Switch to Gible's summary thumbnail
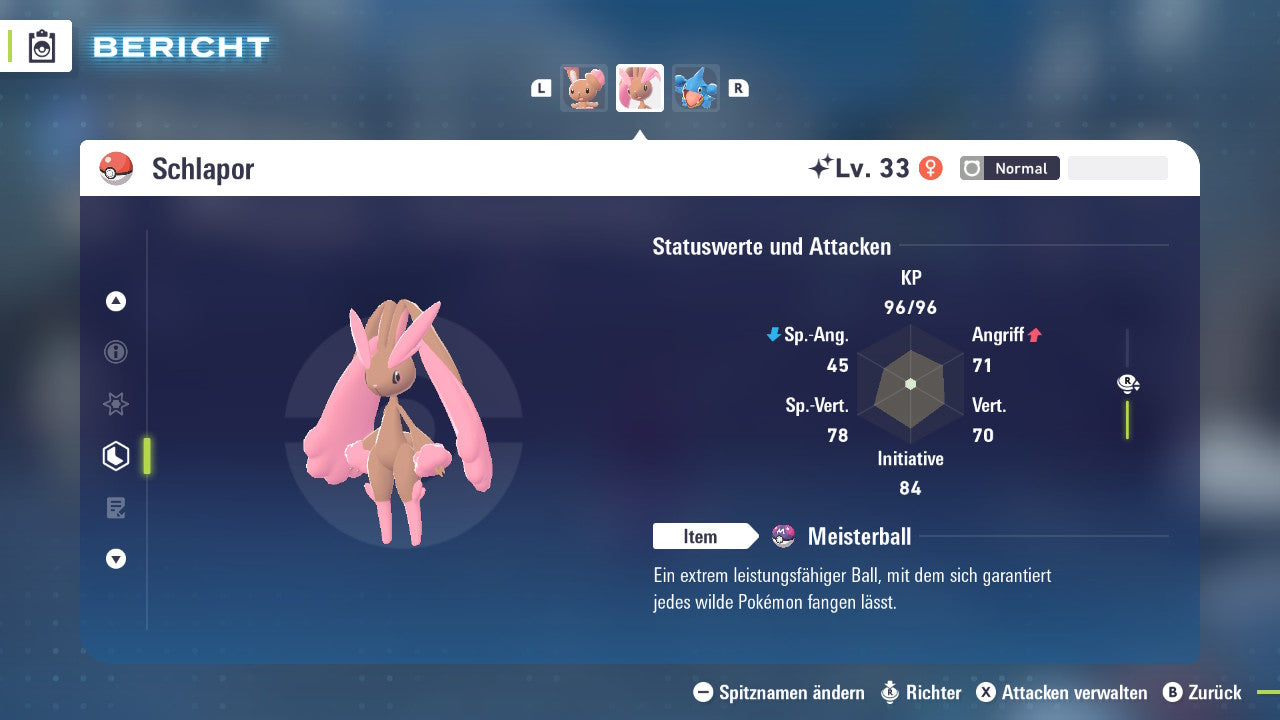 click(696, 88)
